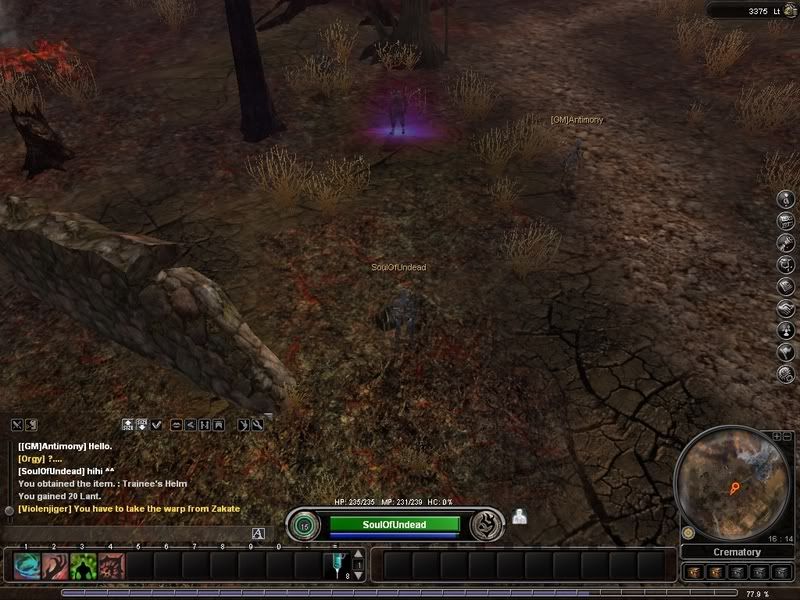Activate the green silhouette skill
This screenshot has height=600, width=800.
point(84,566)
